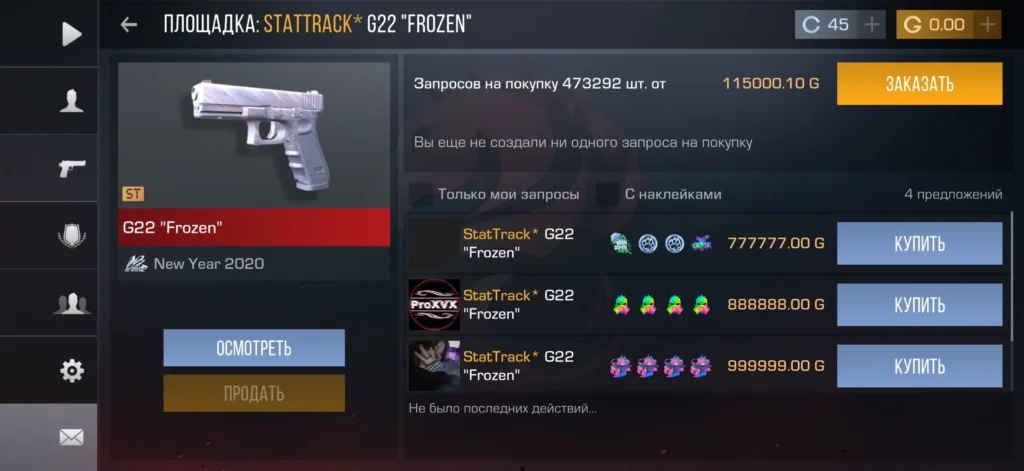Open the play menu in sidebar

click(71, 34)
